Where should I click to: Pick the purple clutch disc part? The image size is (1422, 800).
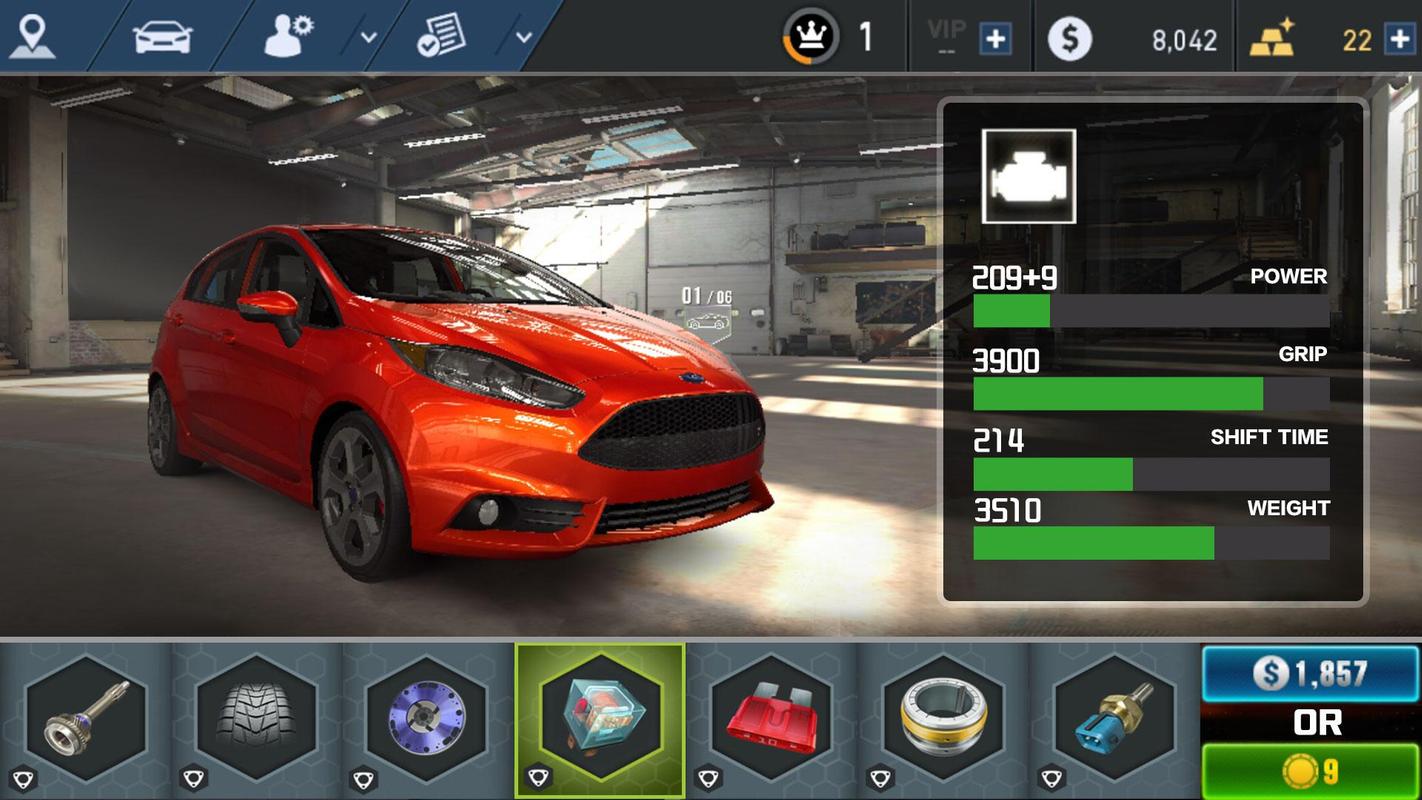click(x=428, y=718)
